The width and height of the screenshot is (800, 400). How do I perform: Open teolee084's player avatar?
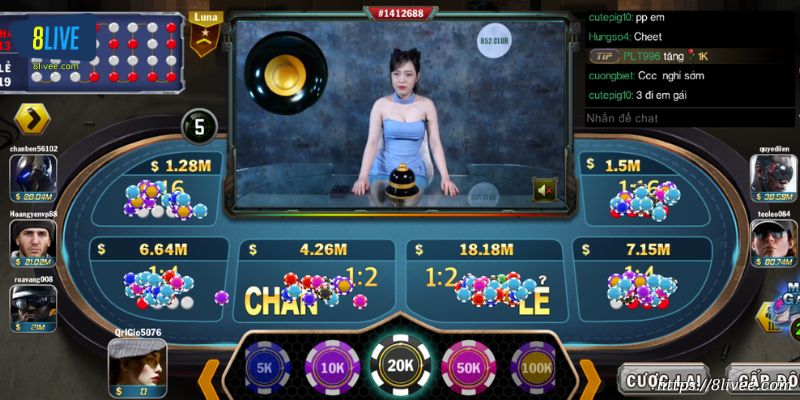pos(773,240)
